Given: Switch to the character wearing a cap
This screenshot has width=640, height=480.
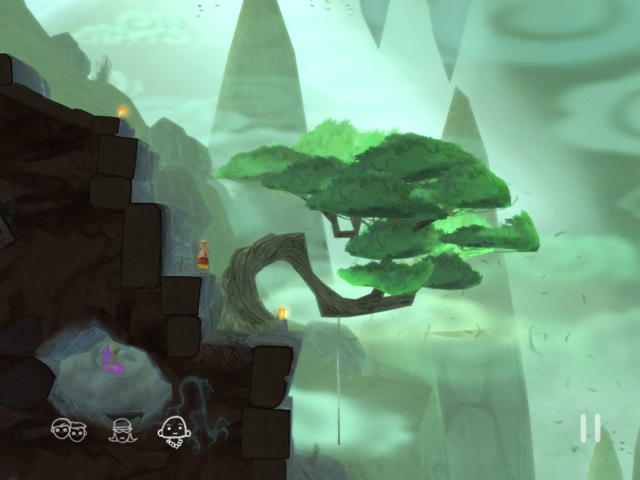Looking at the screenshot, I should (122, 430).
